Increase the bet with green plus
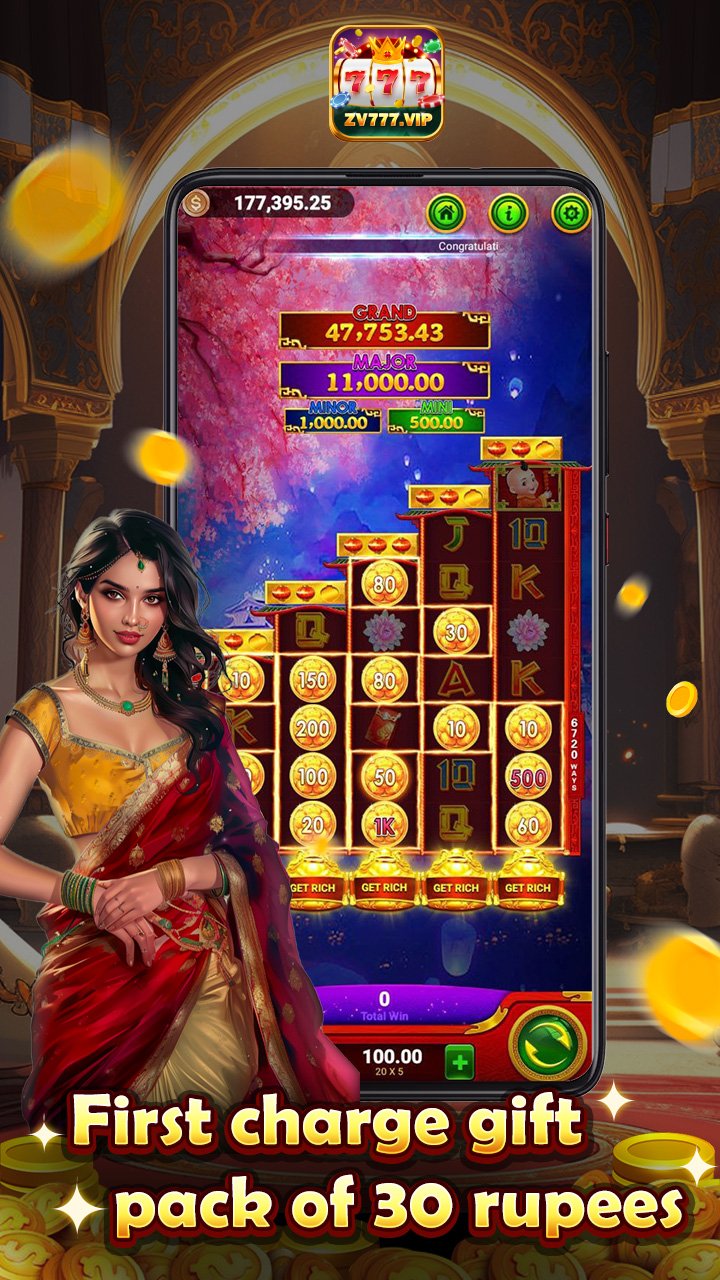 459,1062
